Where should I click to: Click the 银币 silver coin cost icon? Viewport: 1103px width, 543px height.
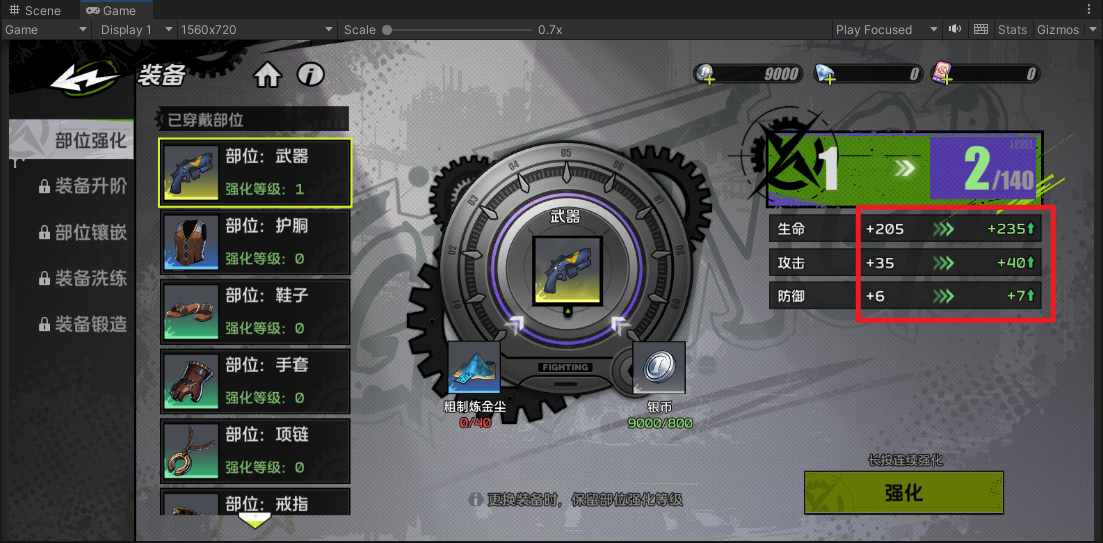click(x=660, y=366)
